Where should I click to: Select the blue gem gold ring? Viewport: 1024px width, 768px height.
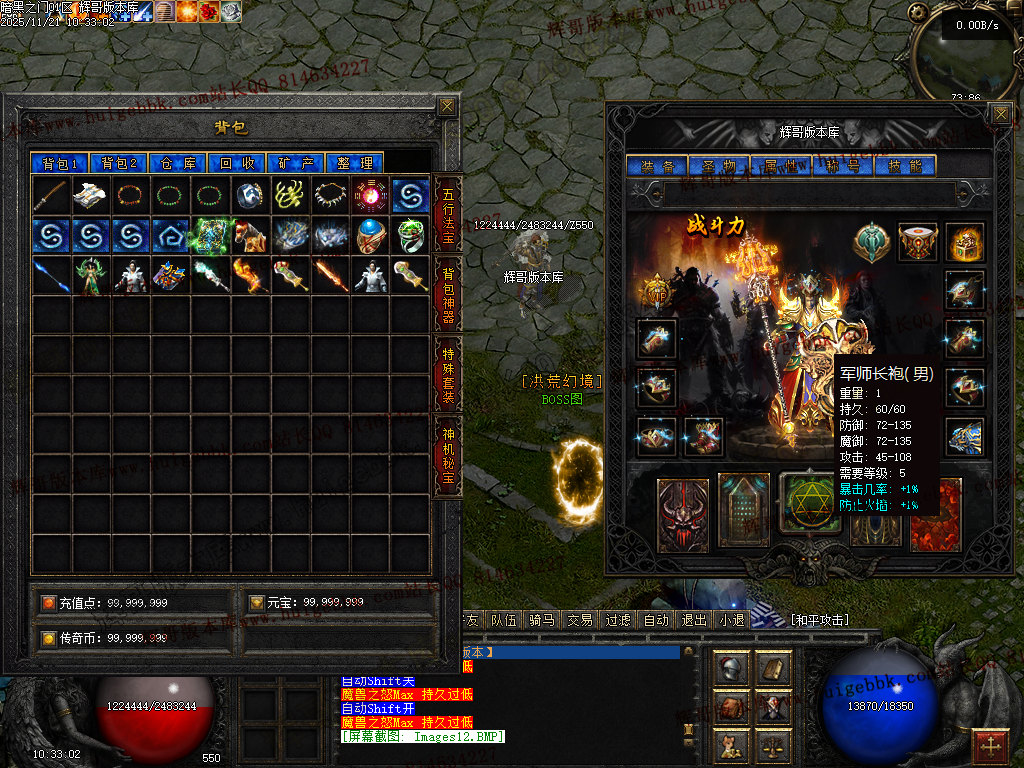tap(371, 236)
